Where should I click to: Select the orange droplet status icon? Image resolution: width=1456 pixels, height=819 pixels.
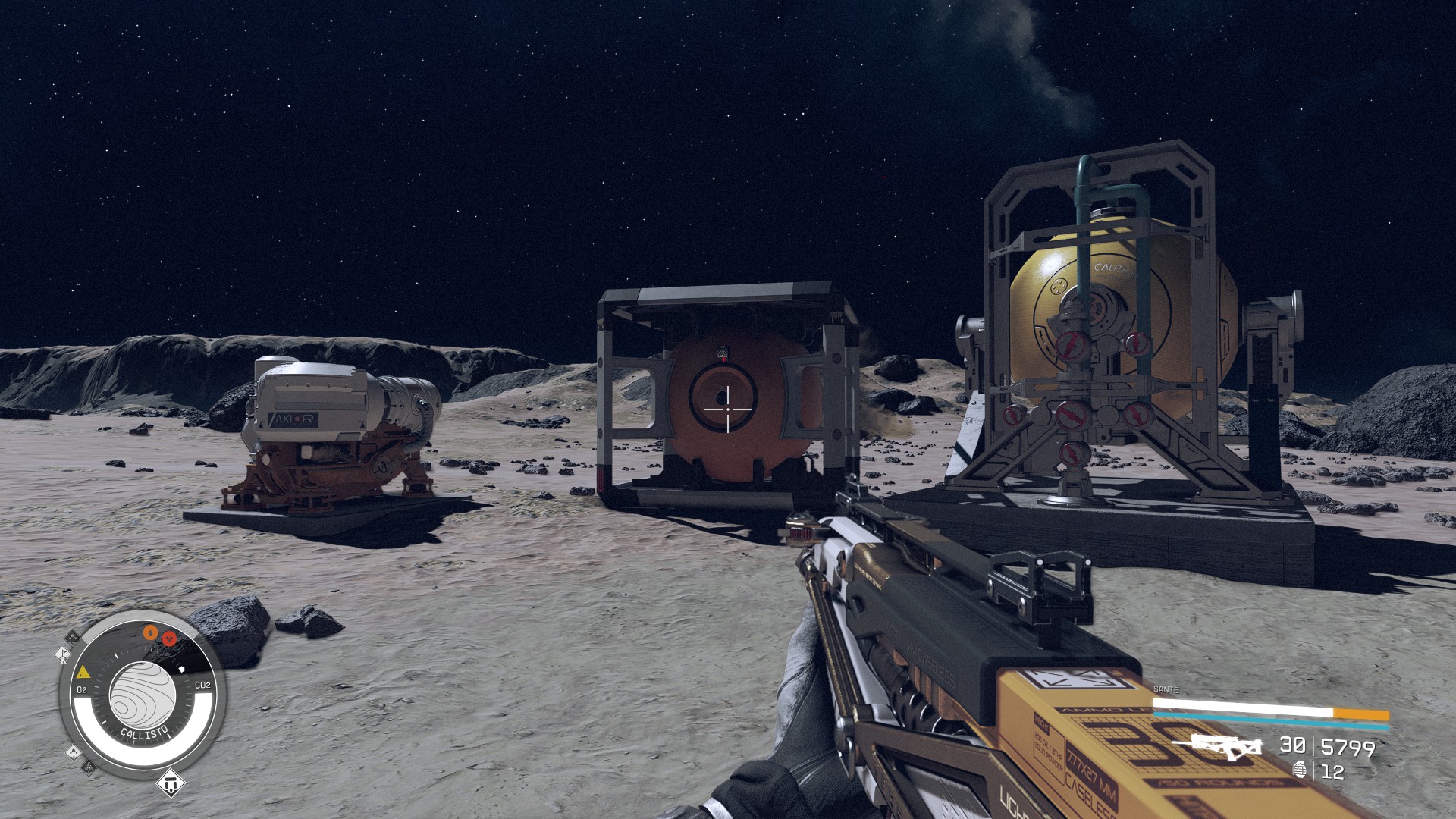(152, 632)
